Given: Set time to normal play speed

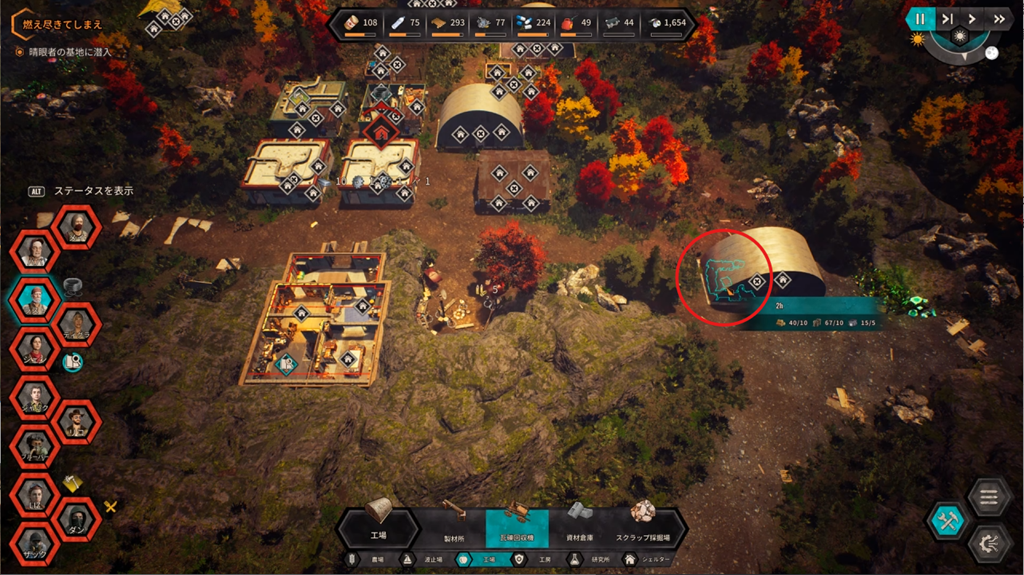Looking at the screenshot, I should (972, 18).
